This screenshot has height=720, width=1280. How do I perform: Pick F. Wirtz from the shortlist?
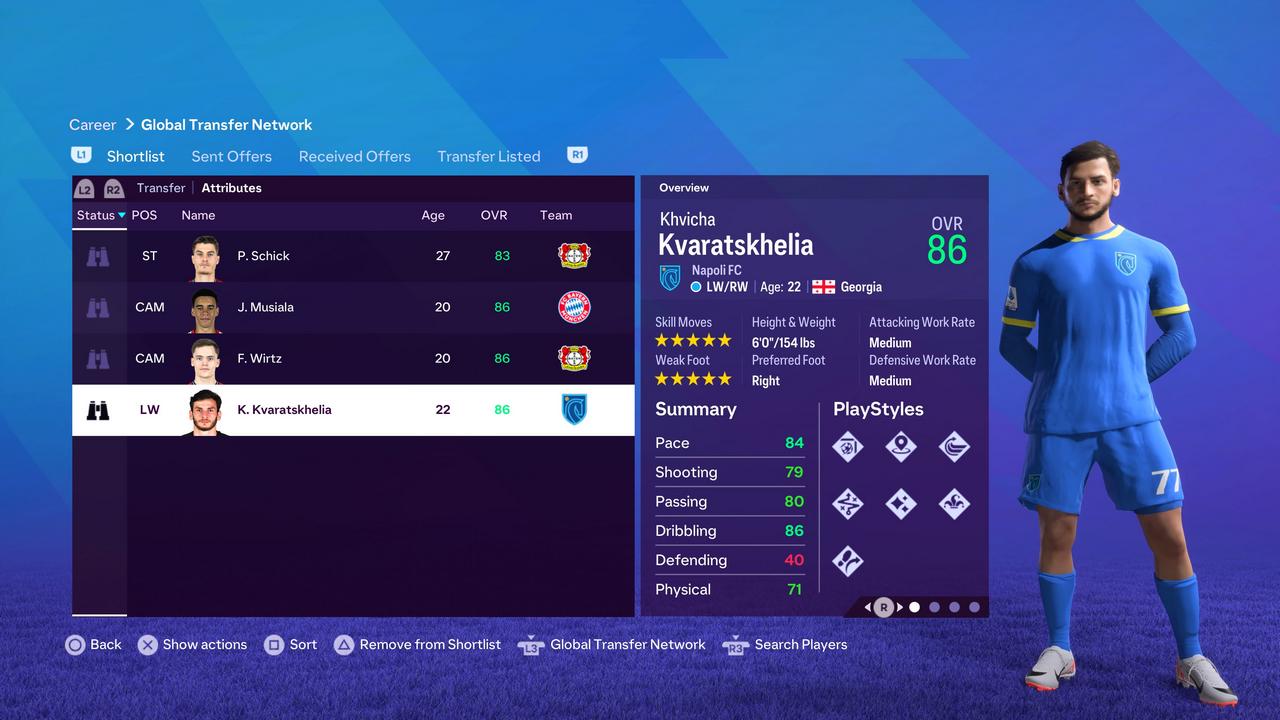[260, 358]
